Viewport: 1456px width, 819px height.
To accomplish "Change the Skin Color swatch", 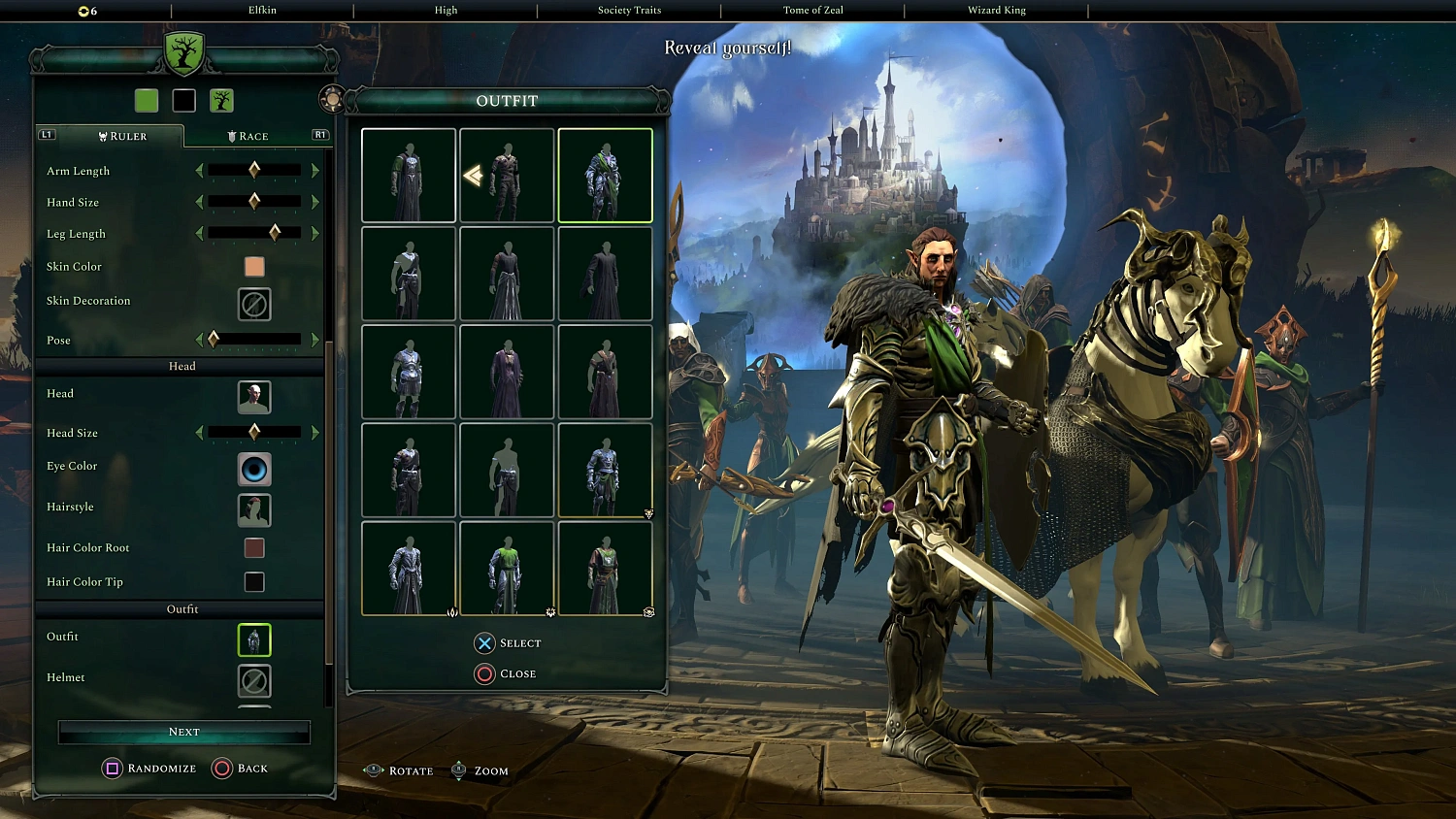I will point(253,266).
